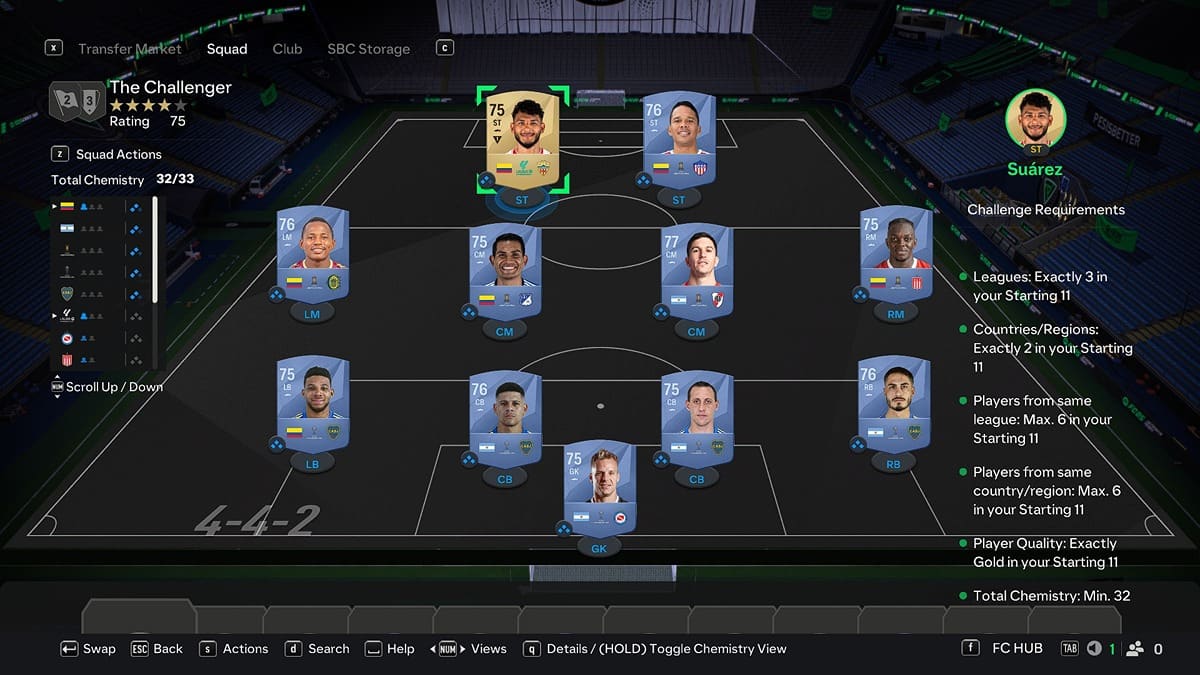Screen dimensions: 1200x675
Task: Select the 76-rated striker card
Action: 679,139
